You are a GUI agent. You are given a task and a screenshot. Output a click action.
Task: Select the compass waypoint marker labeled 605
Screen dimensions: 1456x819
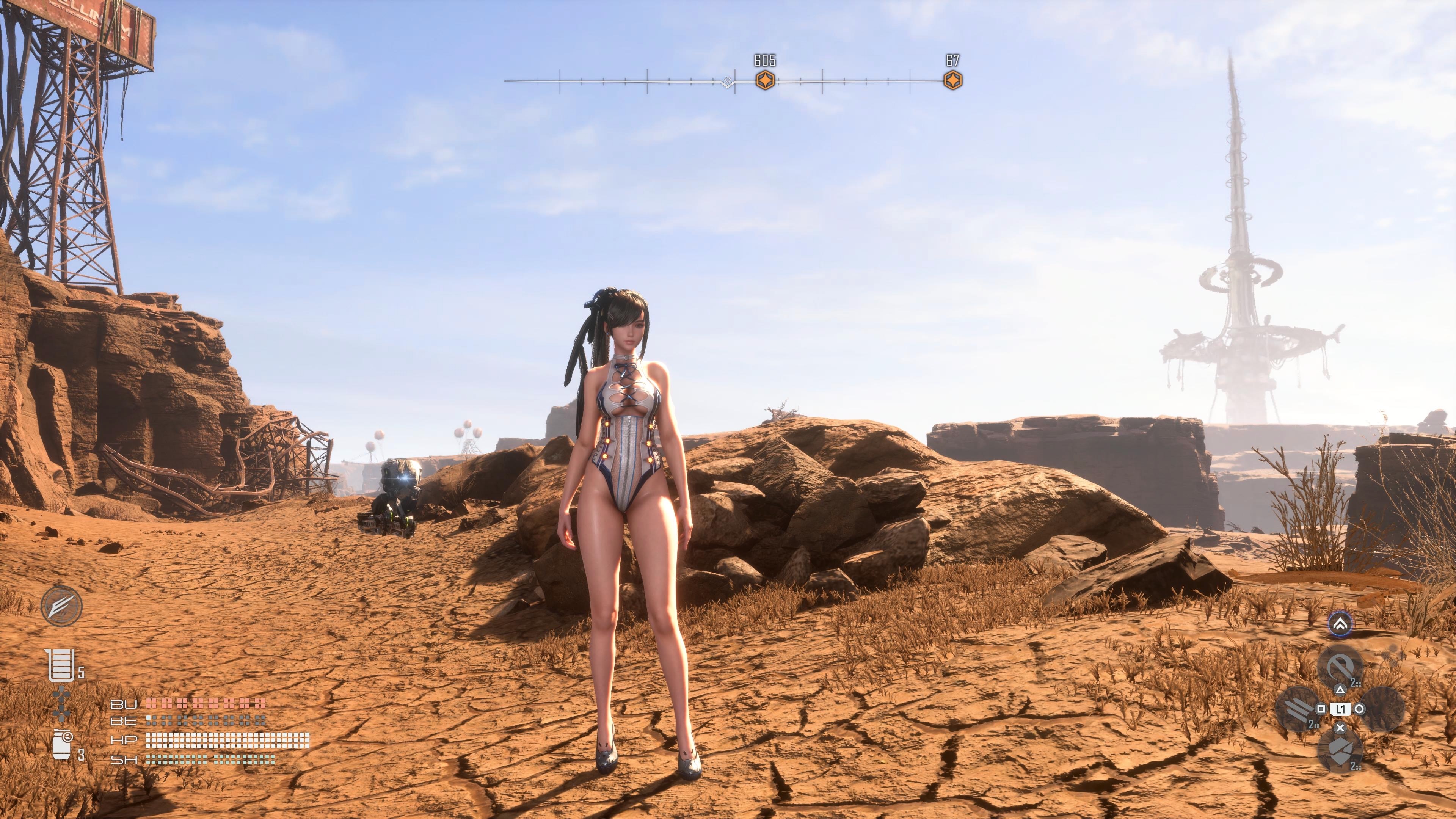[x=765, y=81]
